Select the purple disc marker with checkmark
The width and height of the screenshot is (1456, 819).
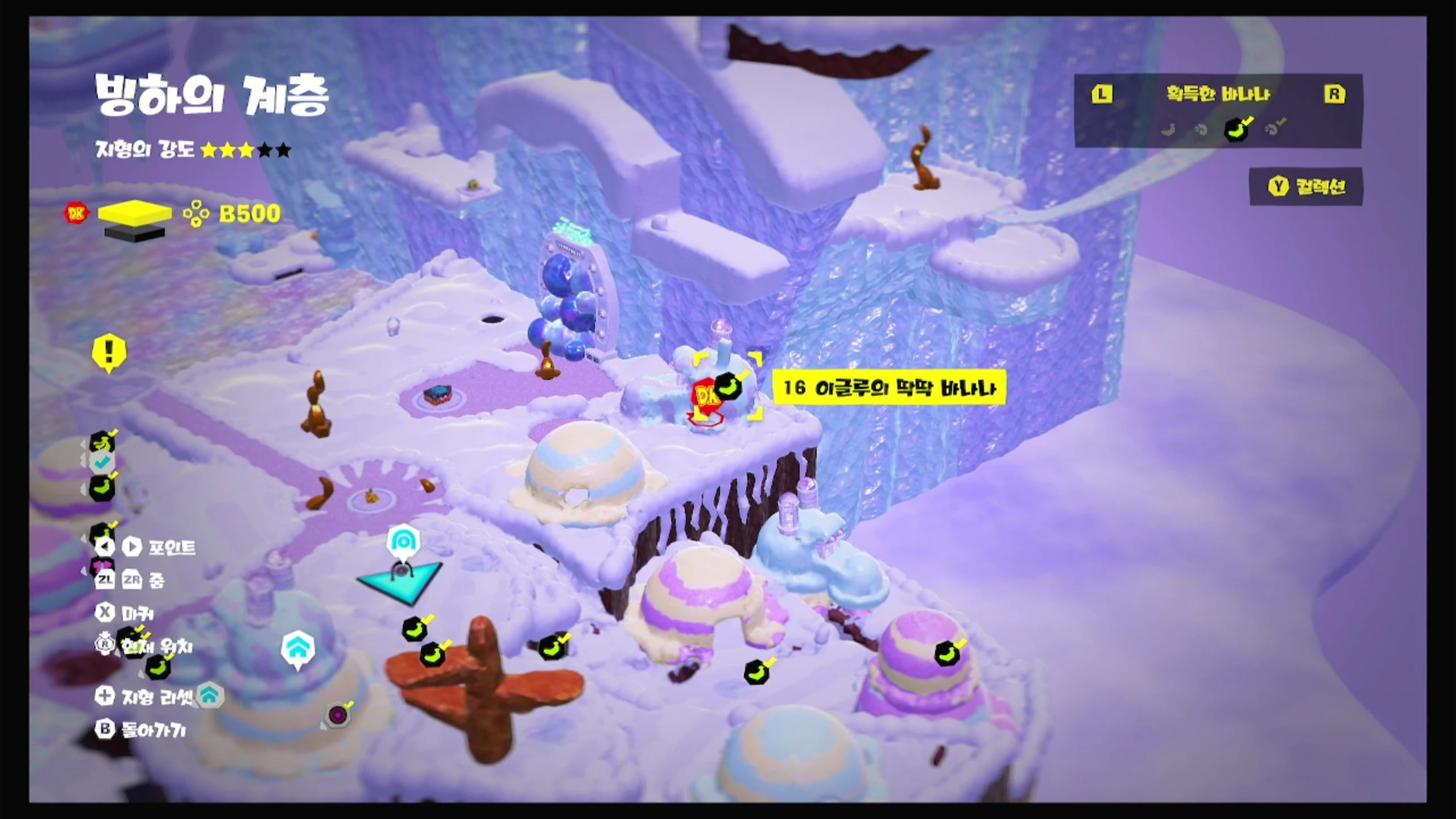[x=337, y=714]
